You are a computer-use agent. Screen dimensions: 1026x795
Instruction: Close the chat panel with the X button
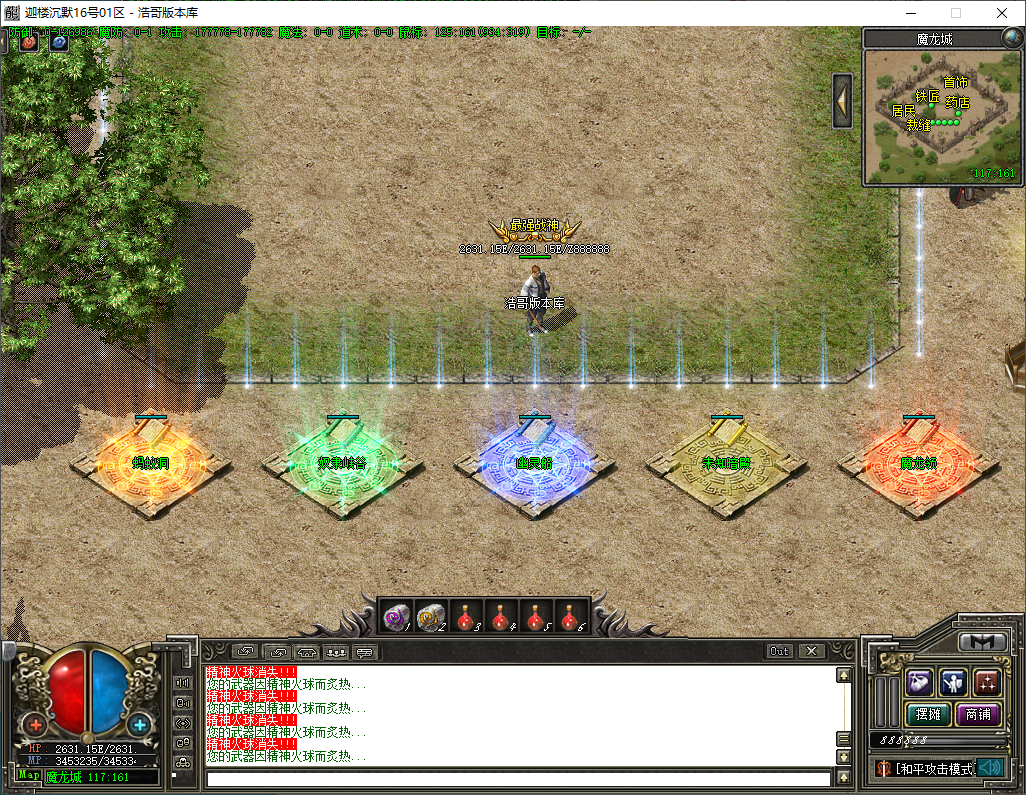click(811, 651)
